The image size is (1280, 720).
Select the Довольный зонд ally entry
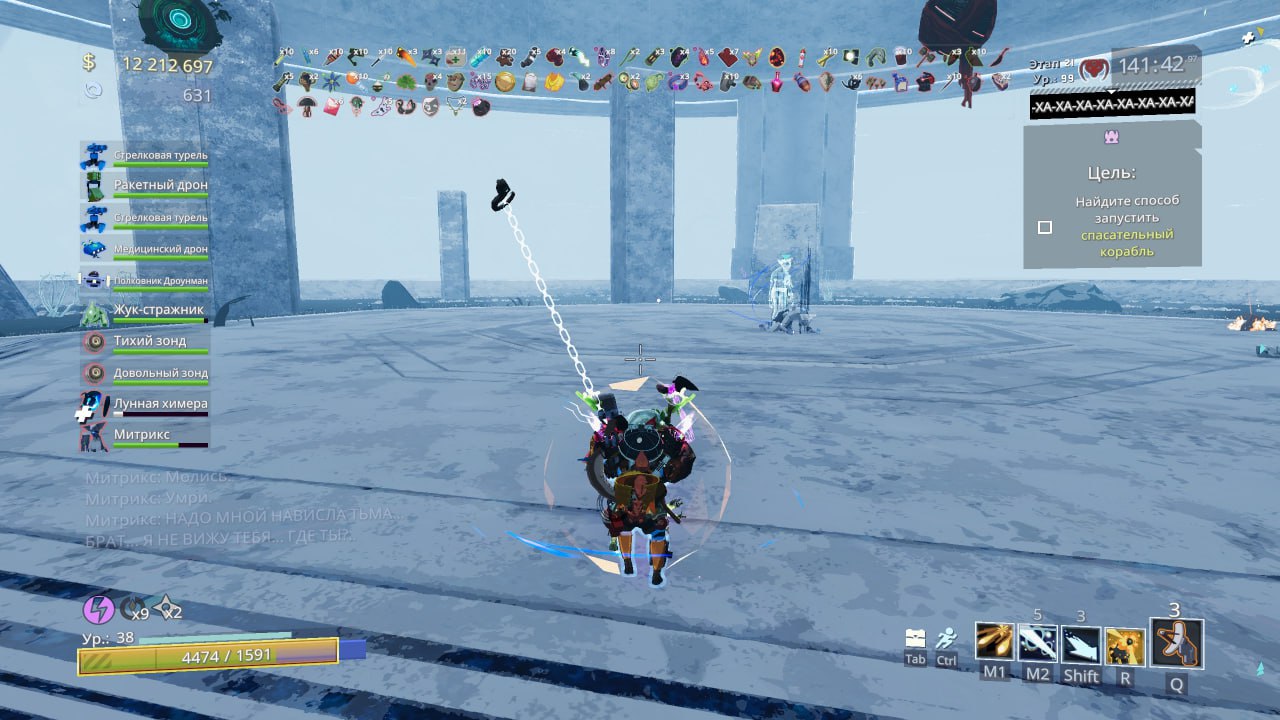click(145, 375)
